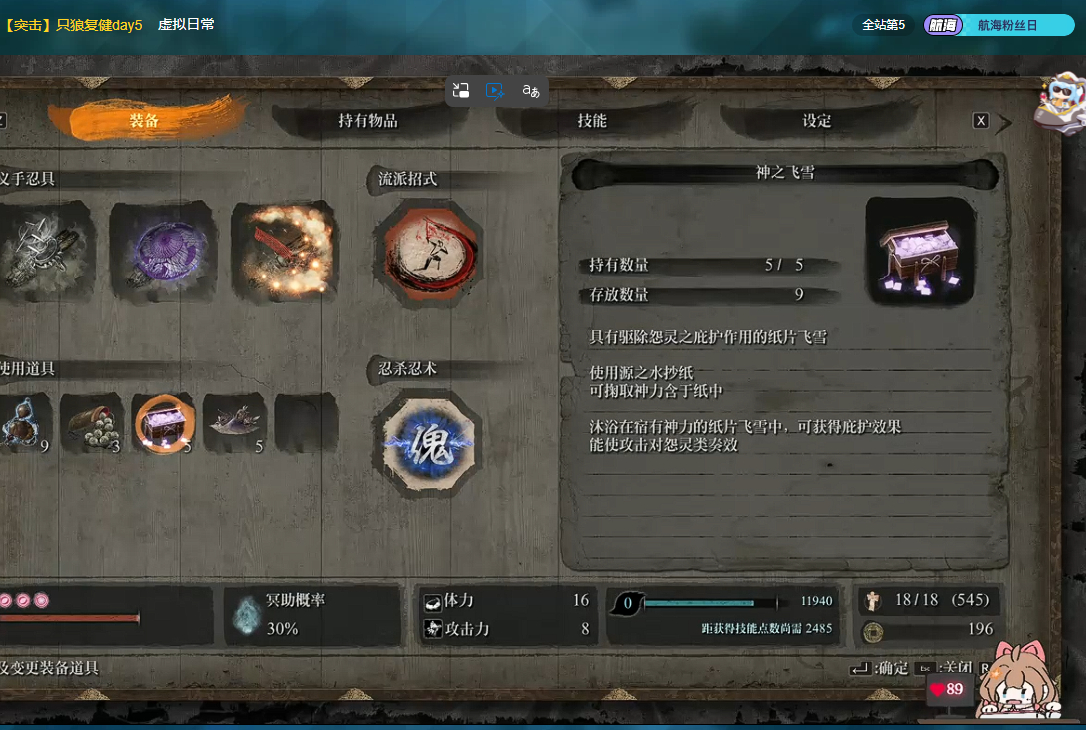
Task: Choose the pellet pouch quick item
Action: tap(93, 423)
